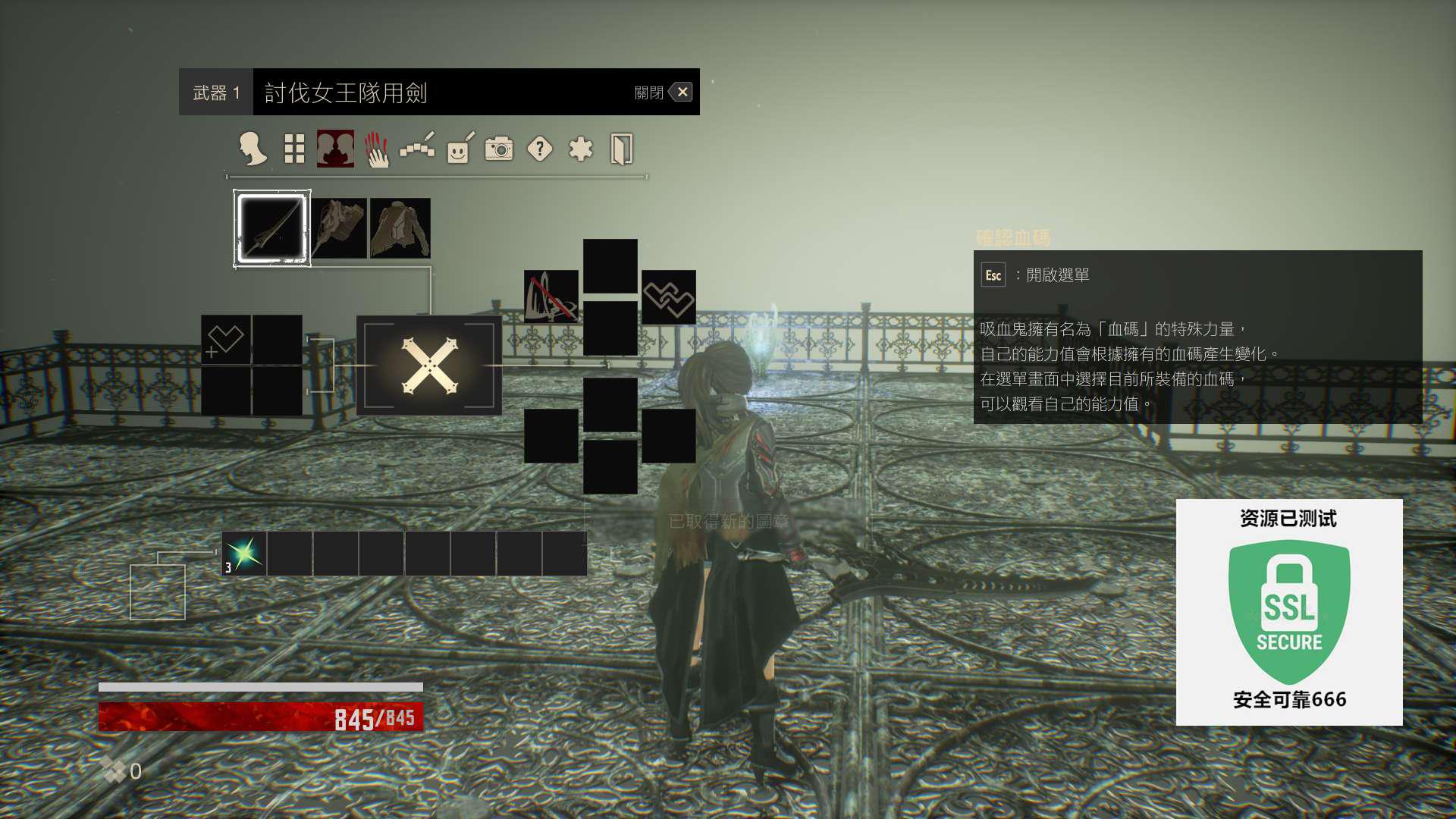The width and height of the screenshot is (1456, 819).
Task: Open the grid inventory icon
Action: [x=294, y=149]
